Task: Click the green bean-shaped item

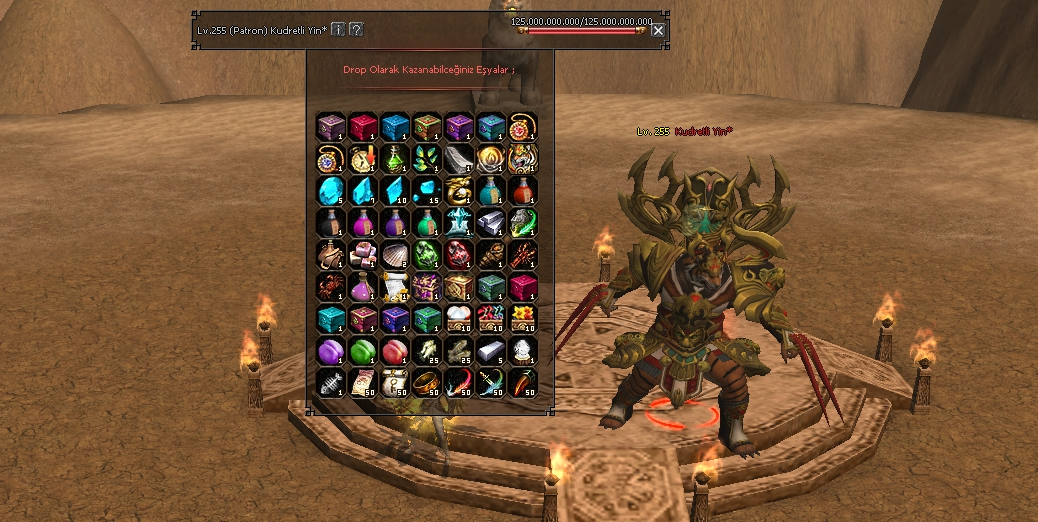Action: (x=363, y=351)
